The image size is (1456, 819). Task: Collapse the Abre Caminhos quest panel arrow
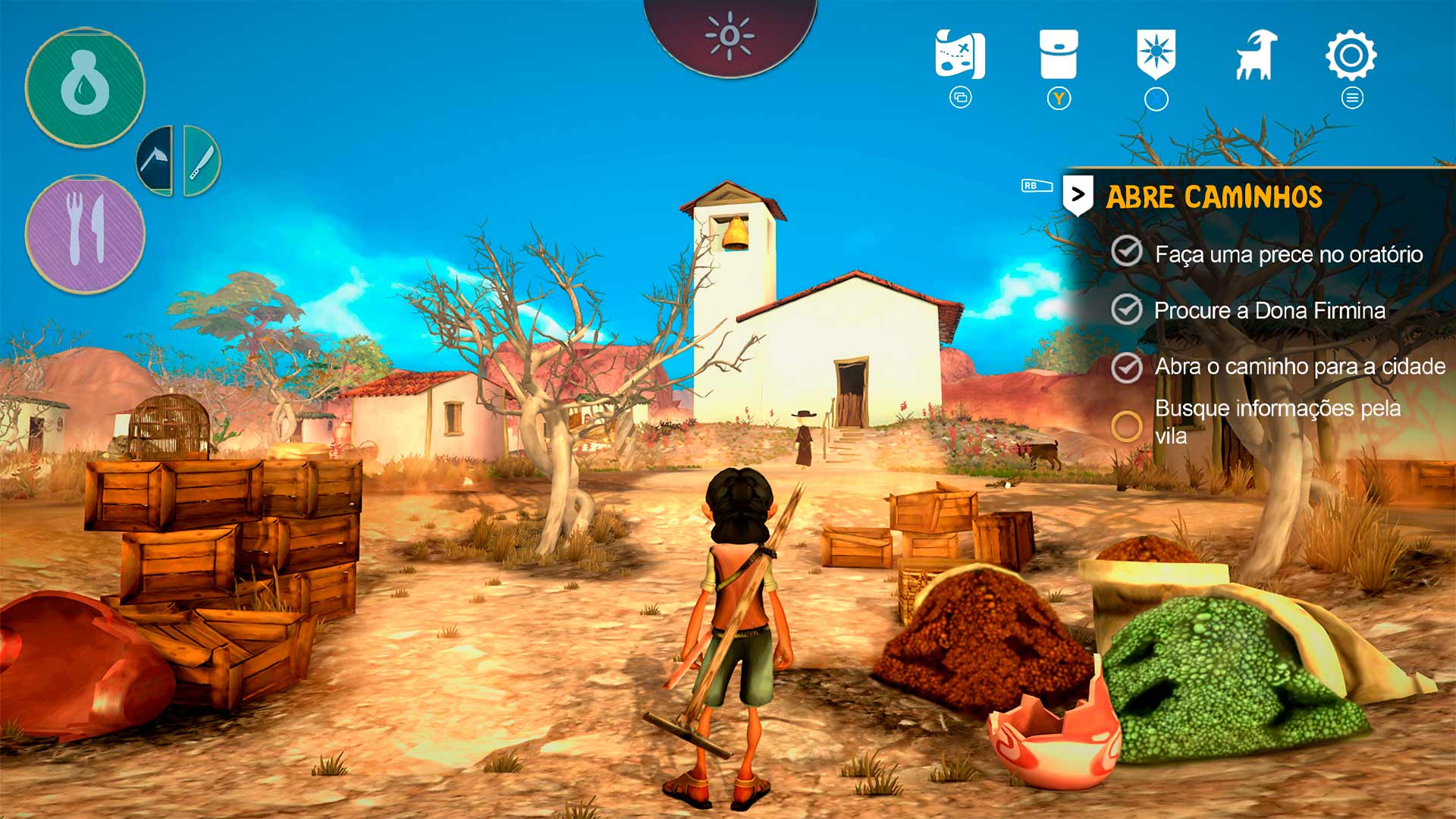click(1078, 196)
